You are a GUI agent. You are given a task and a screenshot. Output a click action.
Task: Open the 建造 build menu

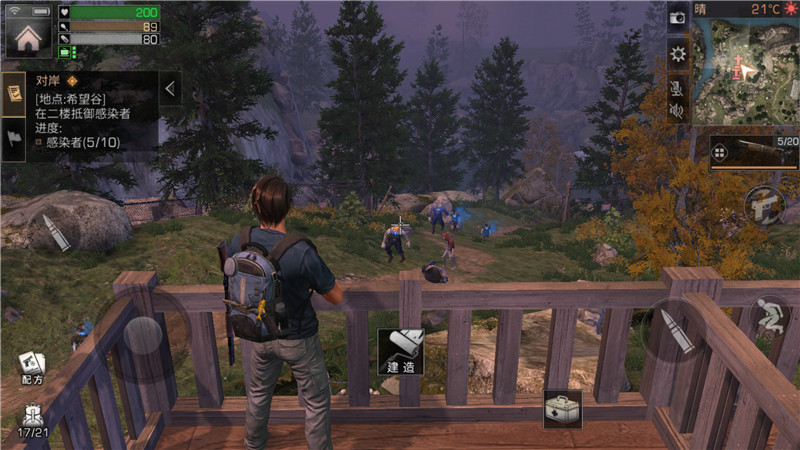[400, 352]
